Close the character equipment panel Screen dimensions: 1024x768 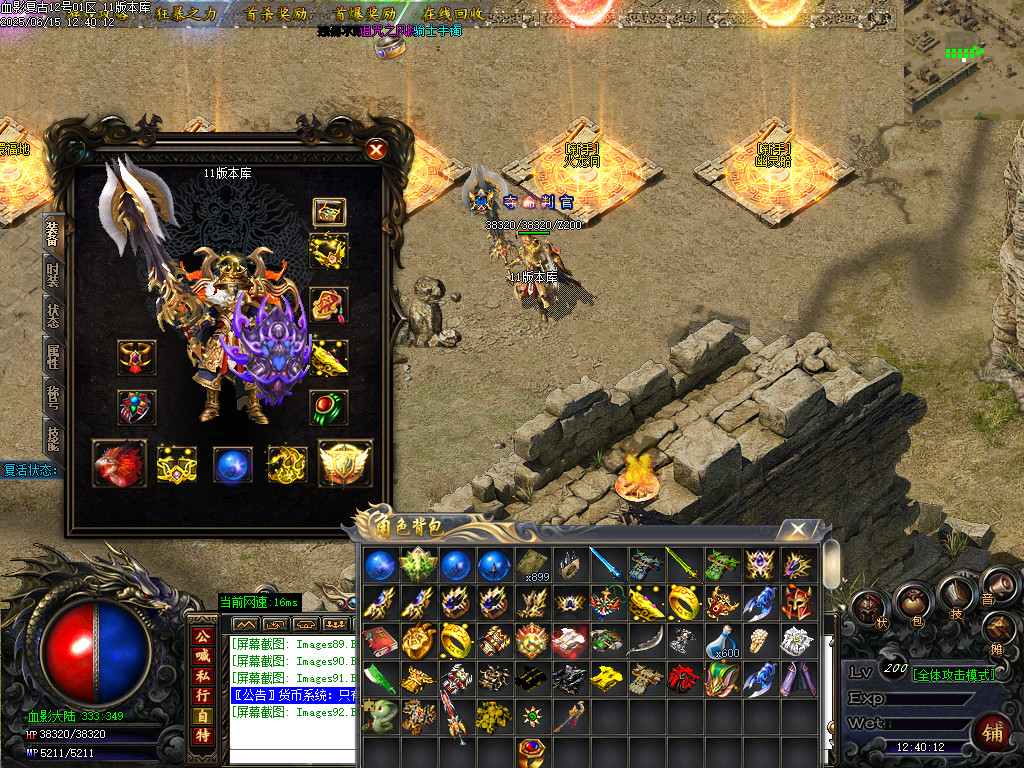click(376, 150)
